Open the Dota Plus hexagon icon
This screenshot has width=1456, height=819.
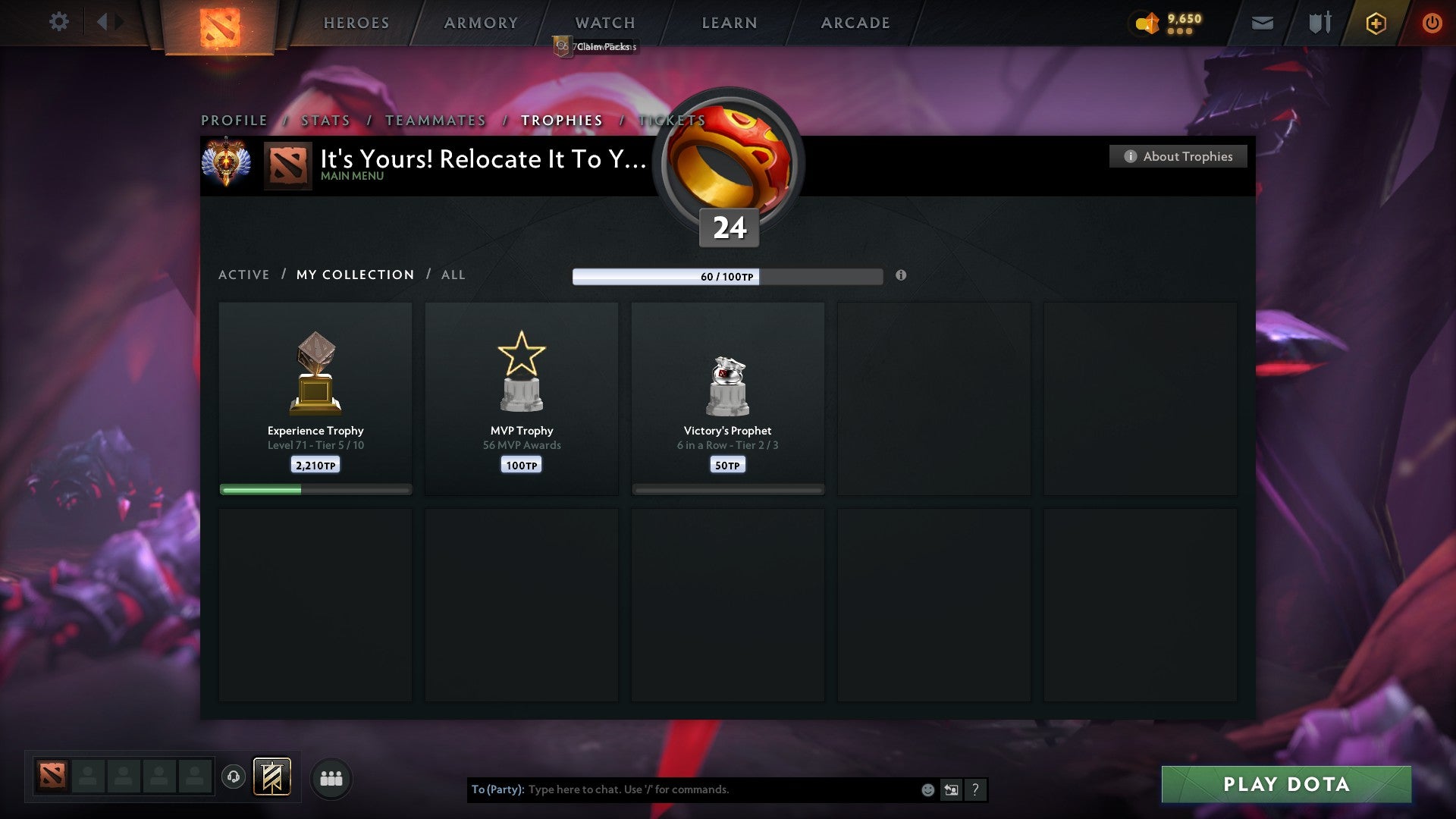[1375, 23]
